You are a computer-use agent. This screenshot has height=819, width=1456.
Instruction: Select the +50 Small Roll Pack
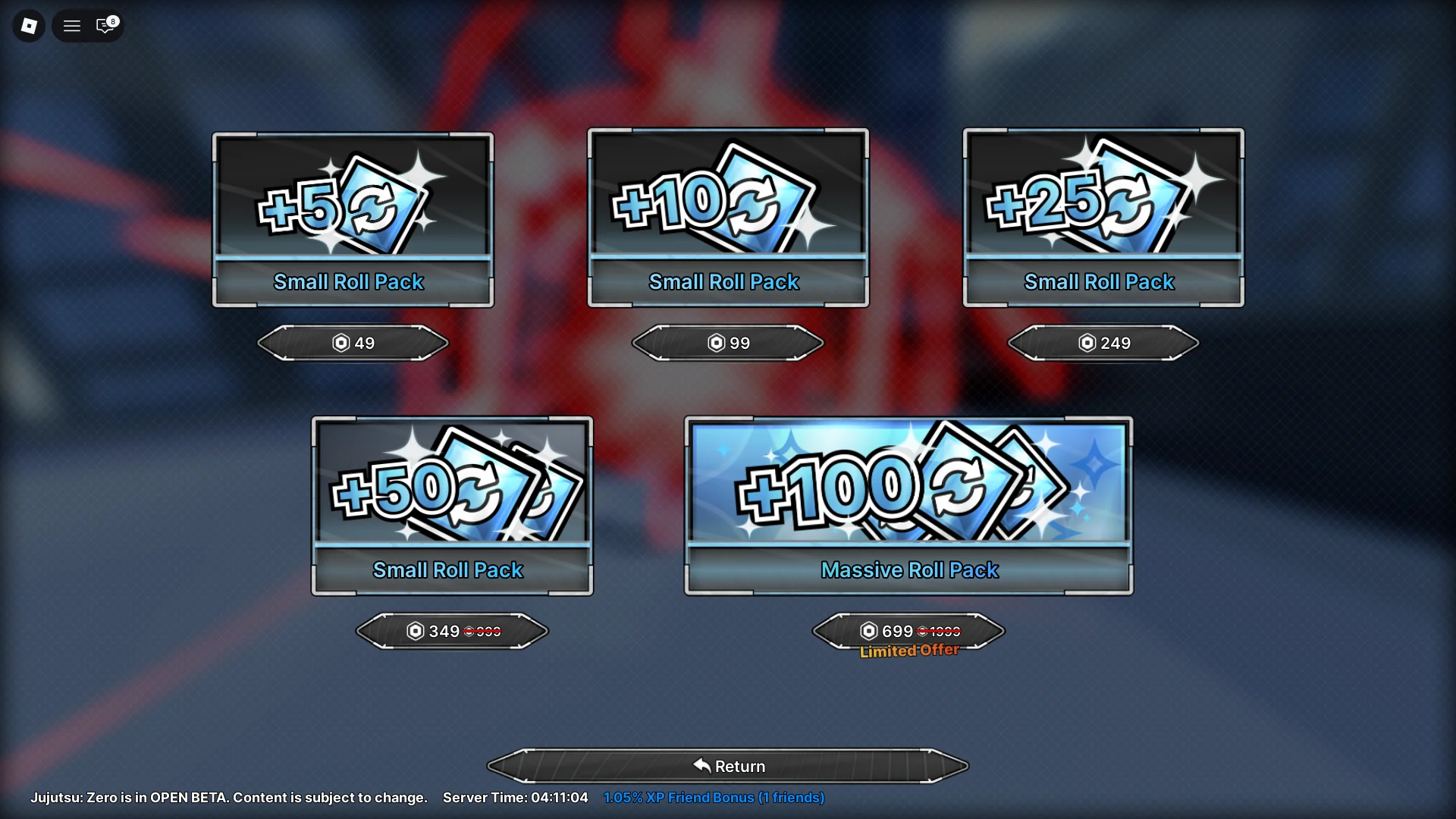pos(451,504)
